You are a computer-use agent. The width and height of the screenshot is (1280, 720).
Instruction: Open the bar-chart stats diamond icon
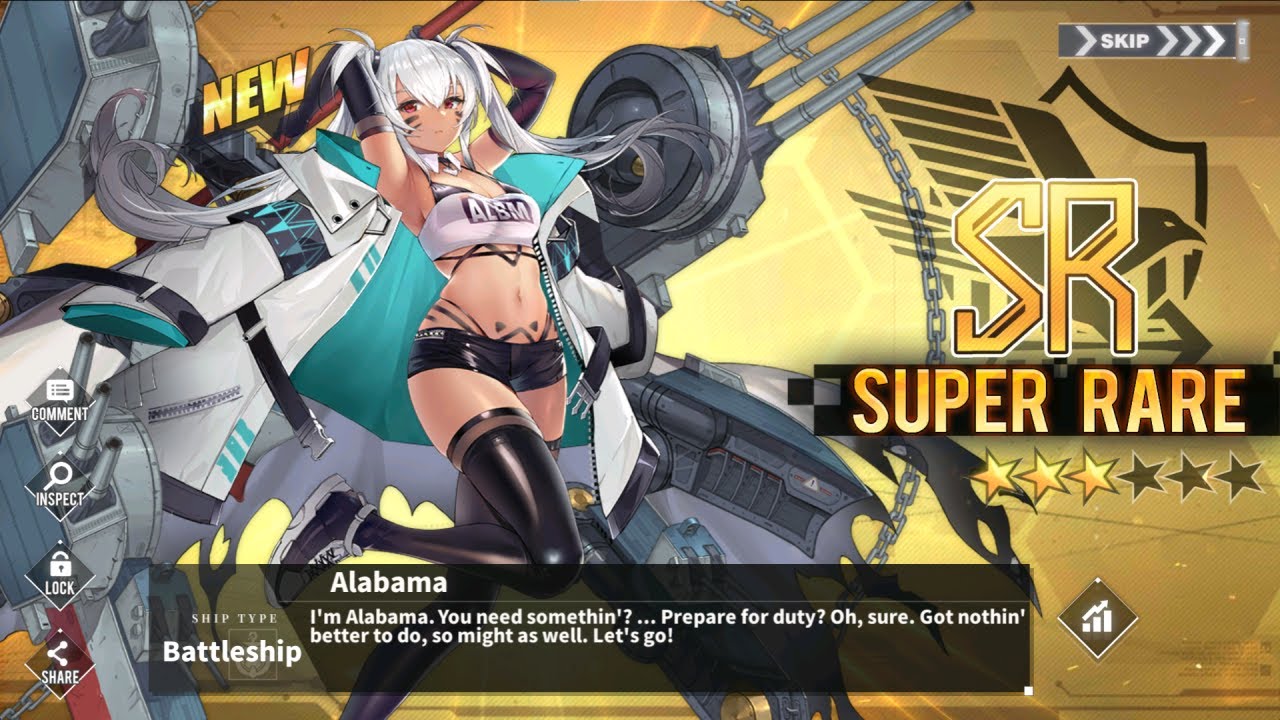point(1098,618)
